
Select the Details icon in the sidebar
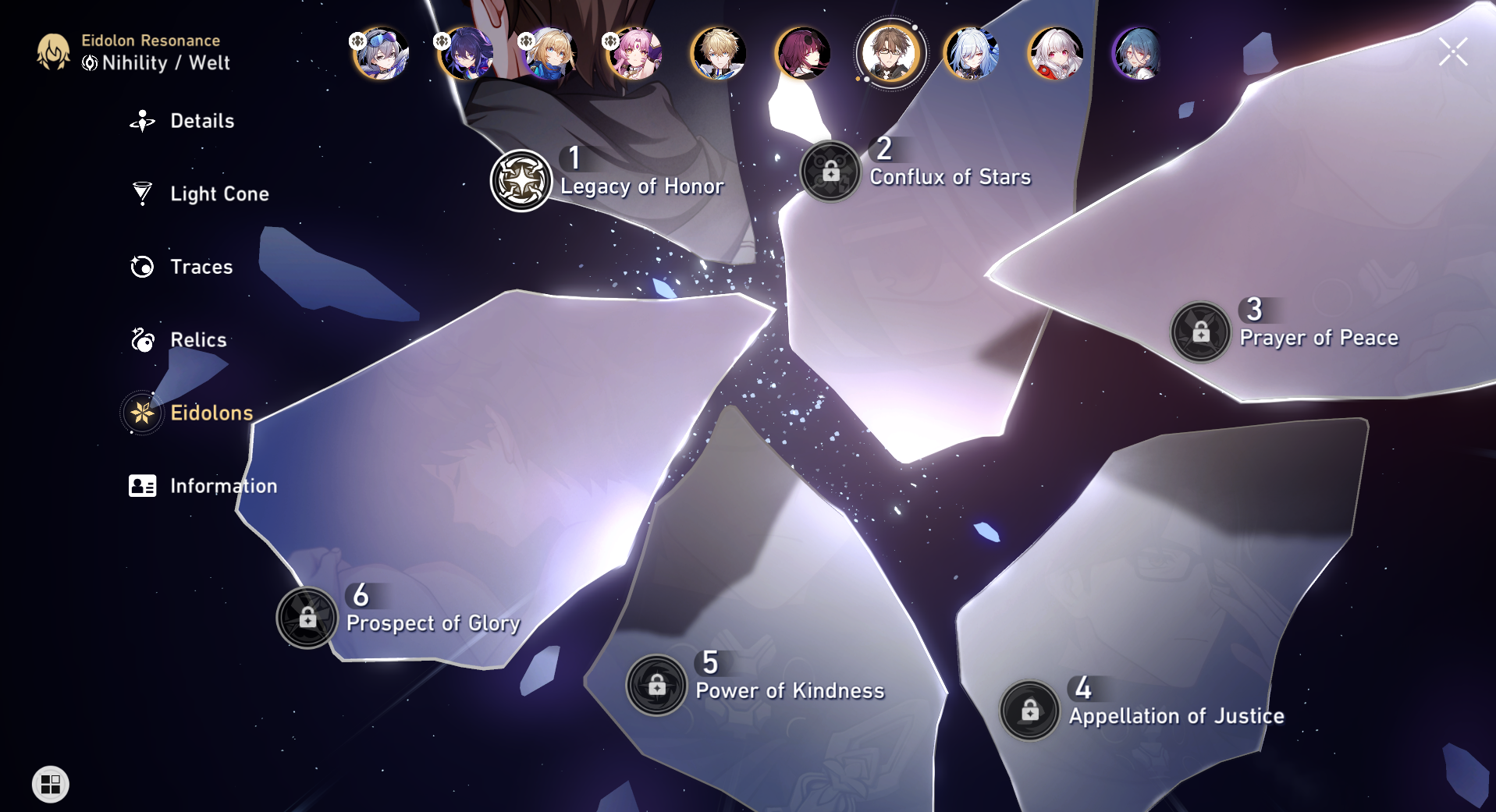141,121
